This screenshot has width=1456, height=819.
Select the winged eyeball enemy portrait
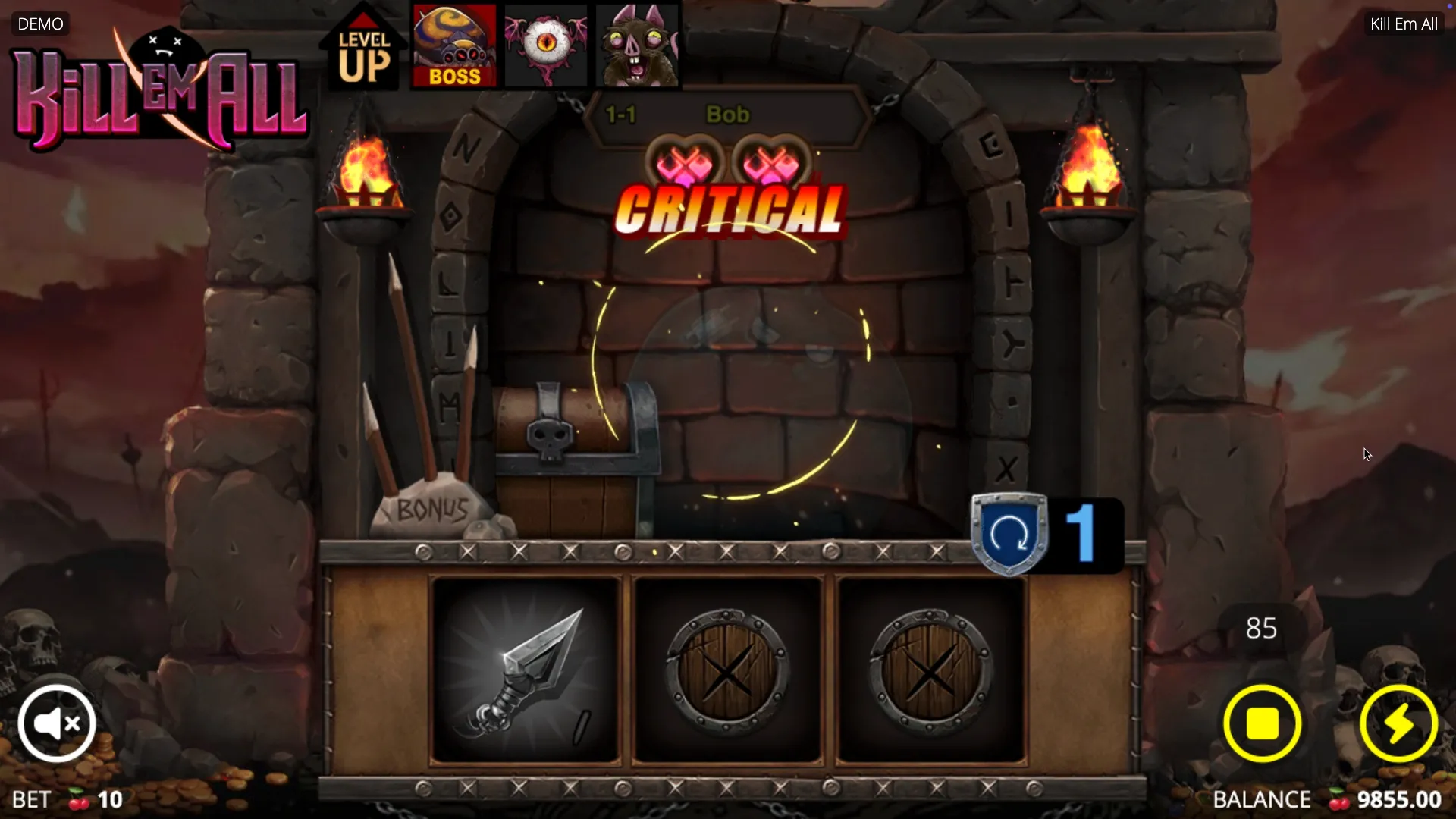pyautogui.click(x=546, y=46)
